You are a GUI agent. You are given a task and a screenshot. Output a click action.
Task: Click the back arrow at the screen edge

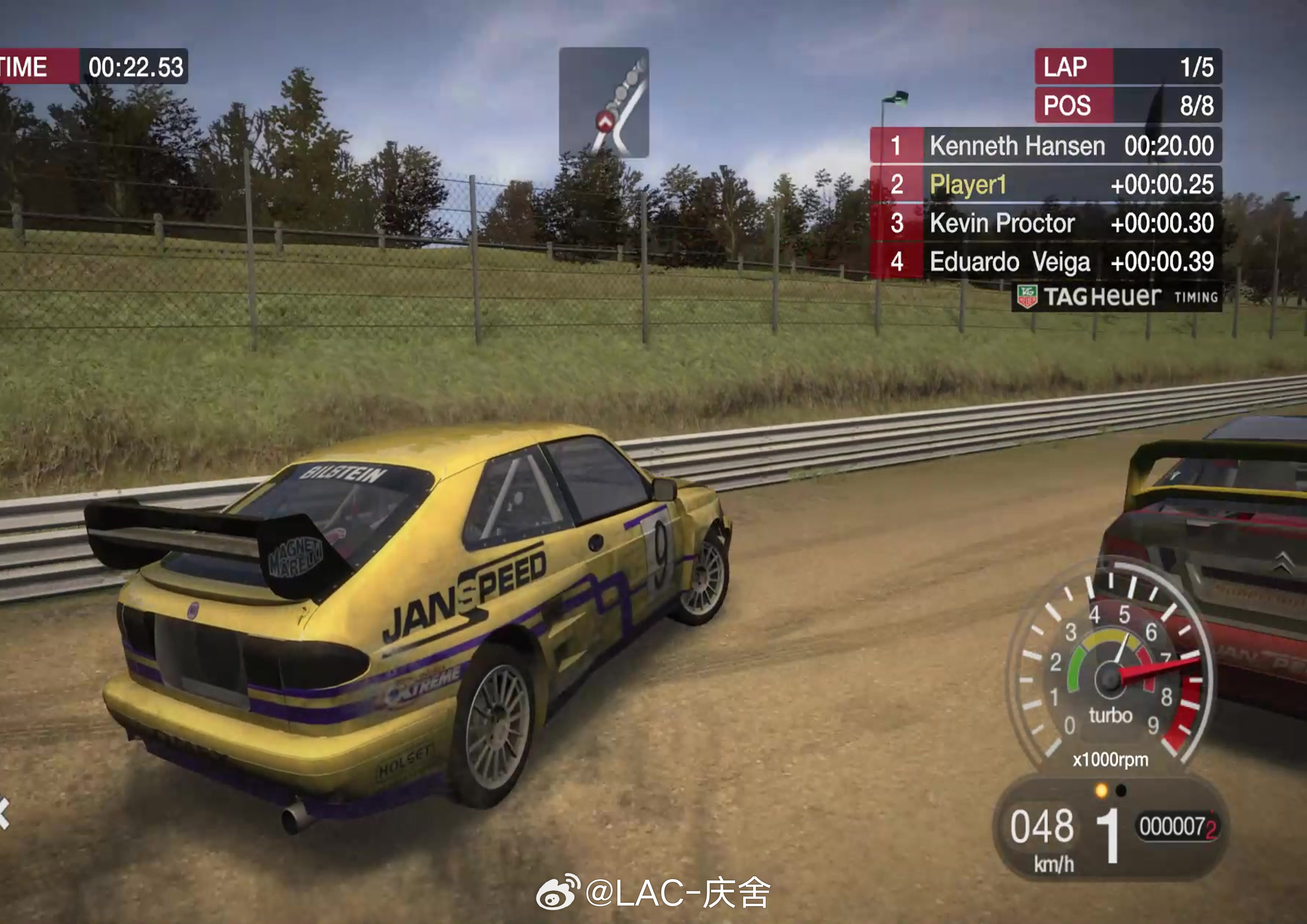click(4, 813)
